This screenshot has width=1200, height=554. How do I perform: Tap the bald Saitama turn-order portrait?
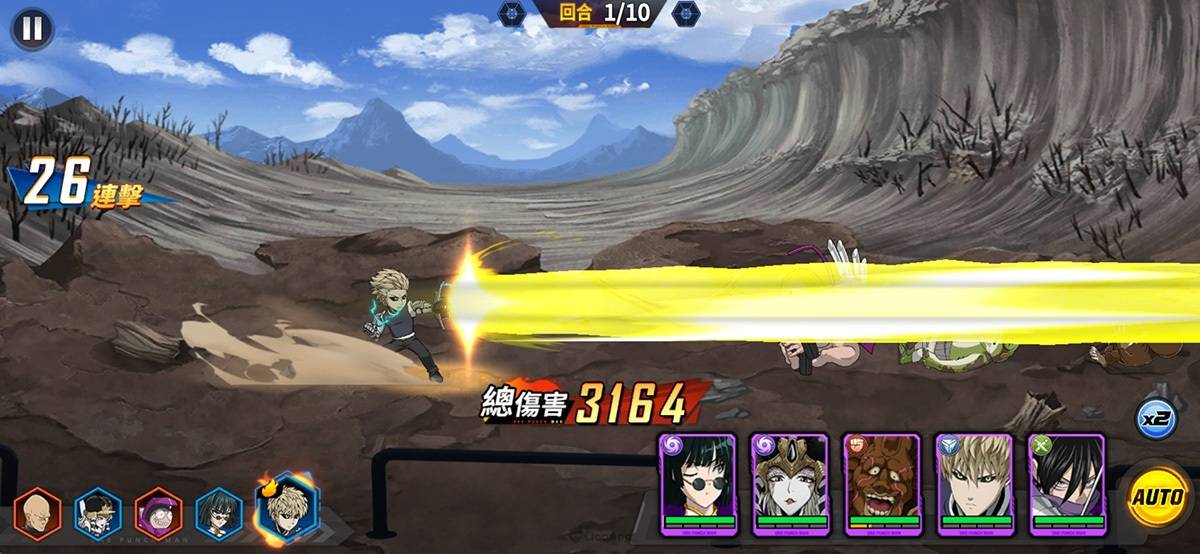tap(38, 513)
